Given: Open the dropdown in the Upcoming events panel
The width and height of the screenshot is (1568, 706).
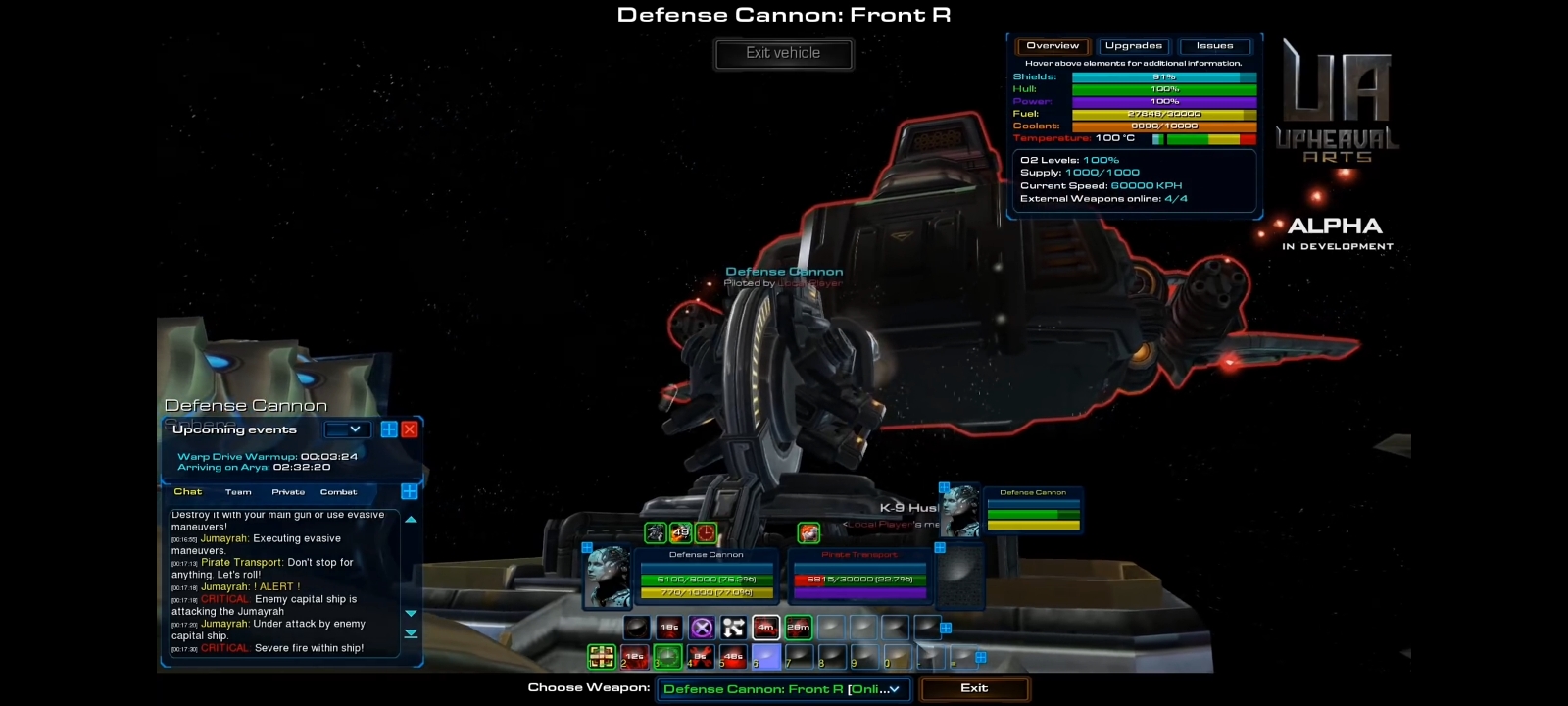Looking at the screenshot, I should click(349, 429).
